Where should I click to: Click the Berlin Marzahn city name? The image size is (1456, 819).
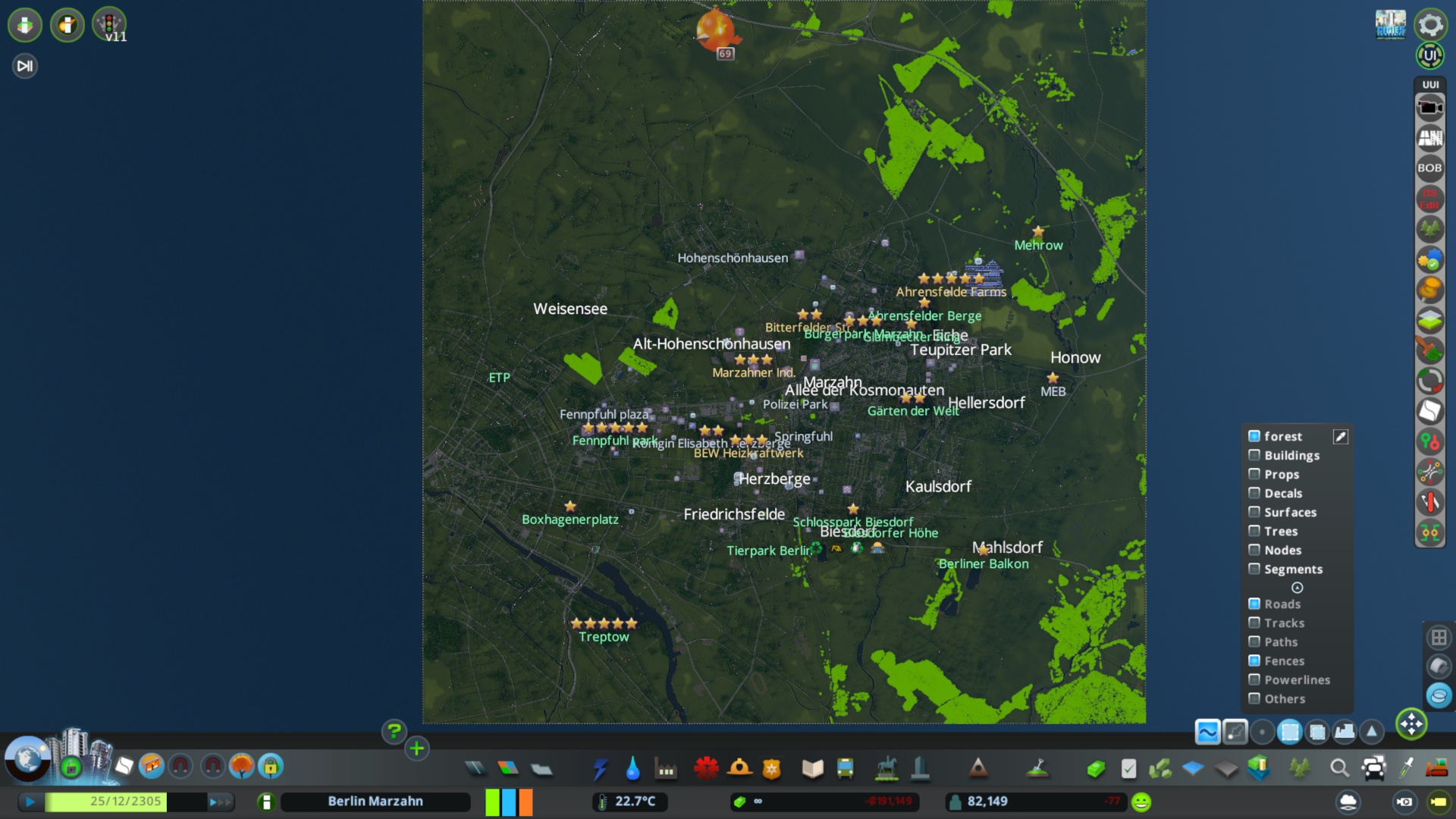(x=375, y=801)
